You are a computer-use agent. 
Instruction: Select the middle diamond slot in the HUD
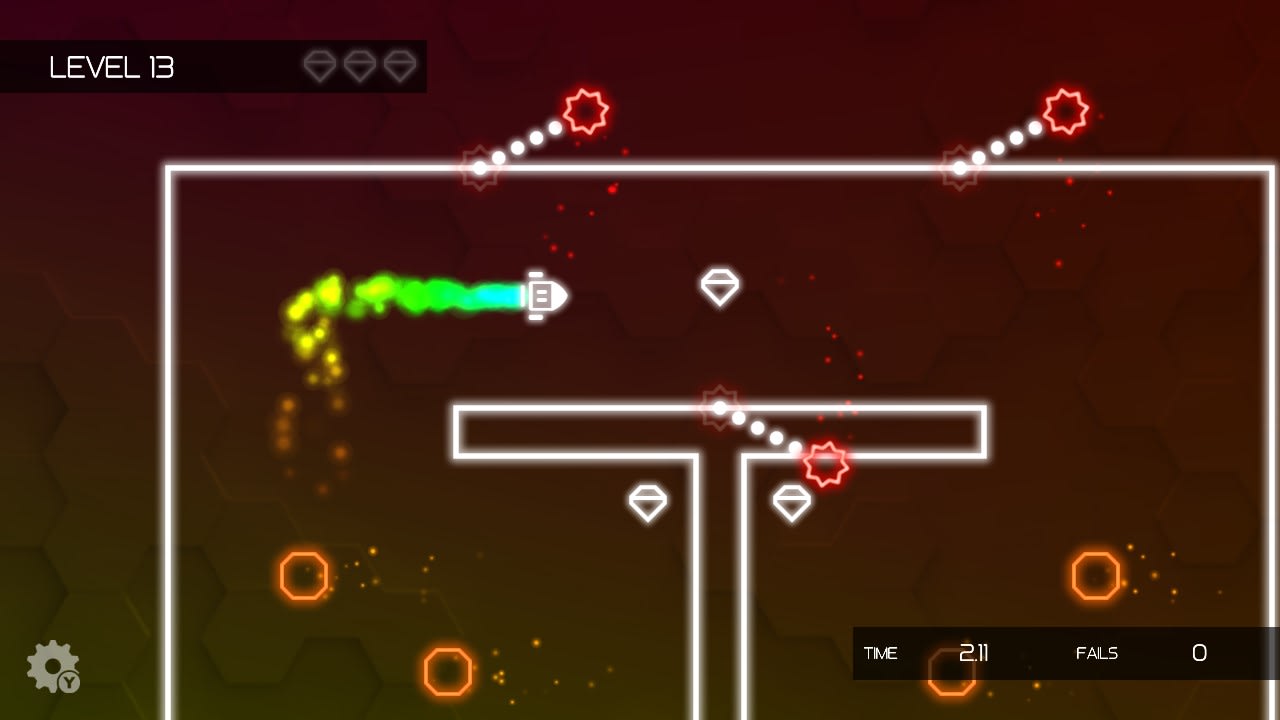pos(360,67)
